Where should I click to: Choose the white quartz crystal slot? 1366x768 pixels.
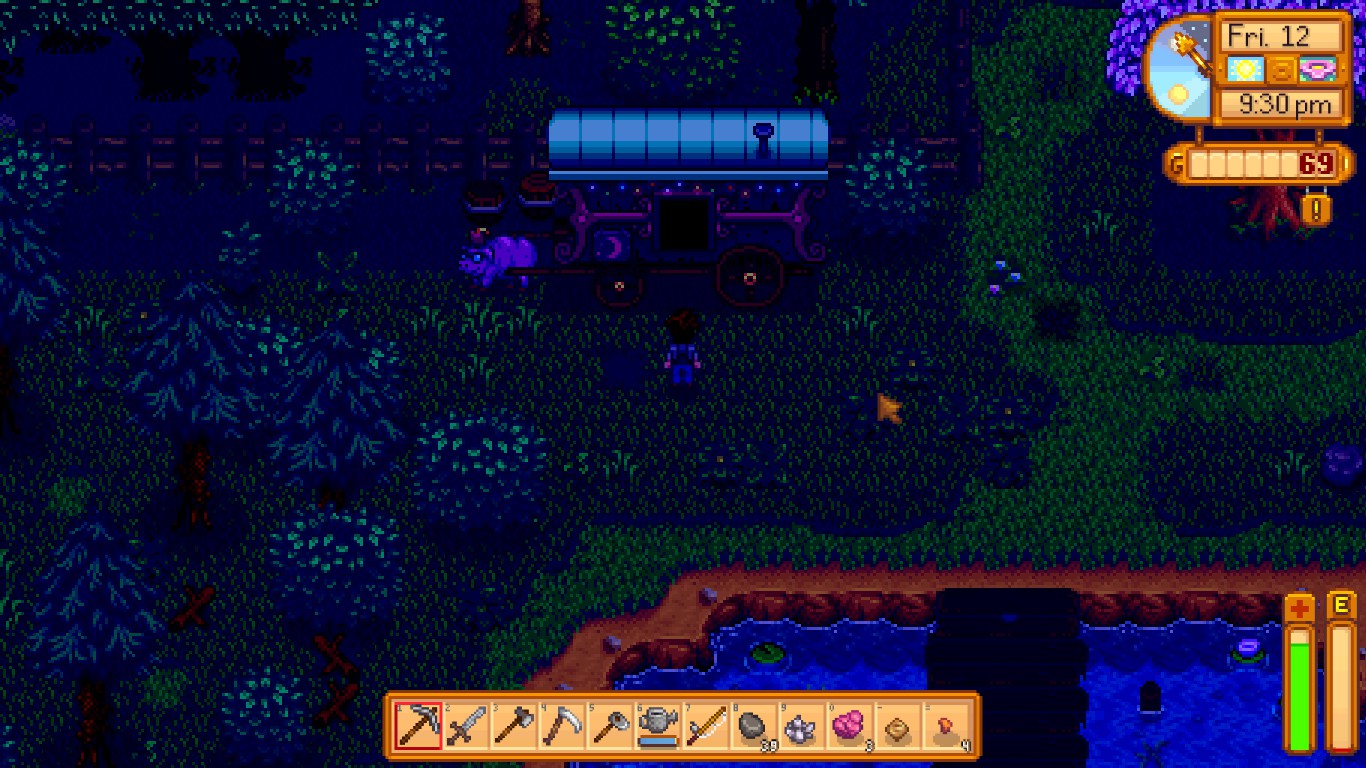pos(800,726)
